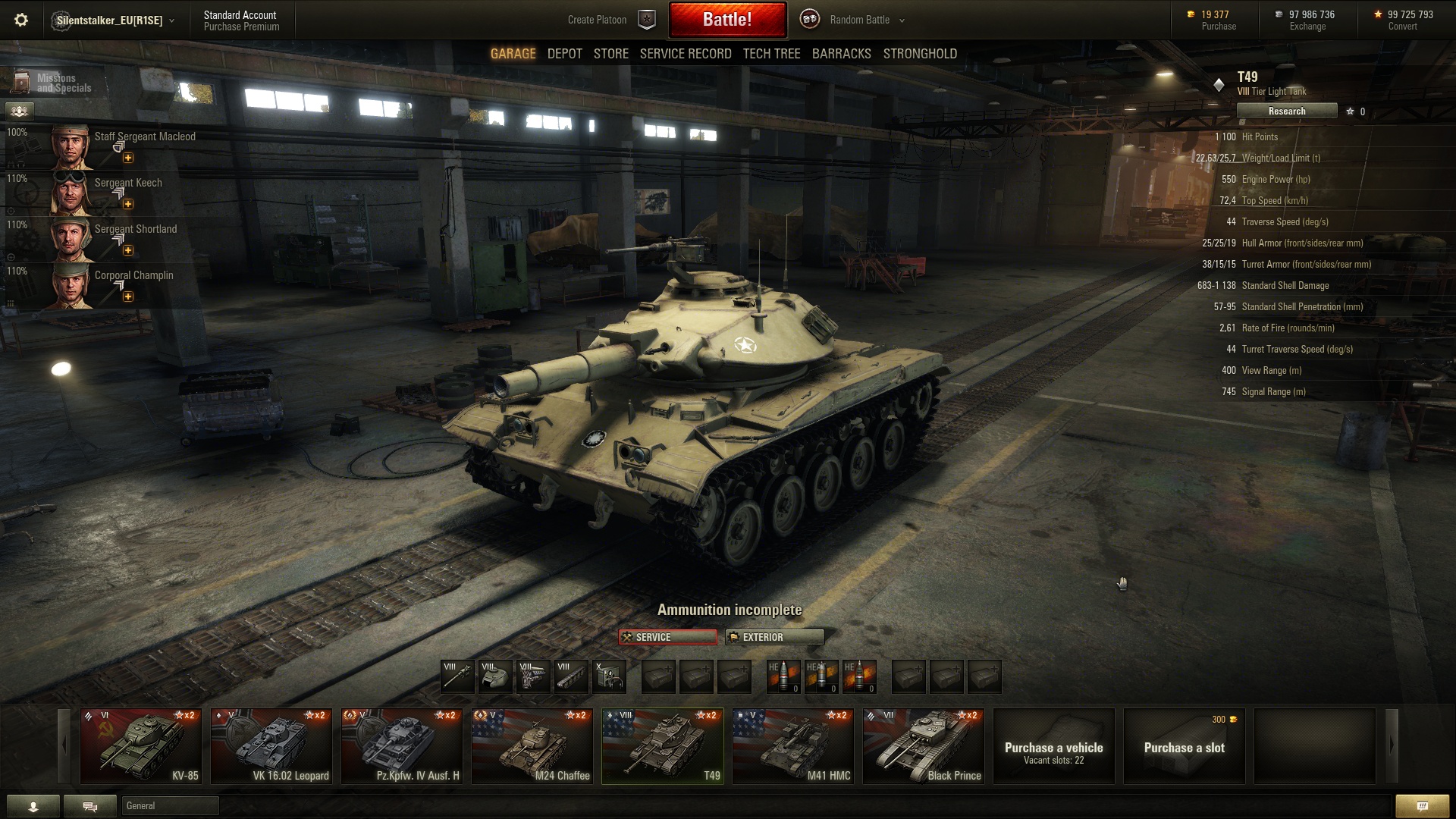1456x819 pixels.
Task: Select the KV-85 in the tank carousel
Action: point(141,746)
